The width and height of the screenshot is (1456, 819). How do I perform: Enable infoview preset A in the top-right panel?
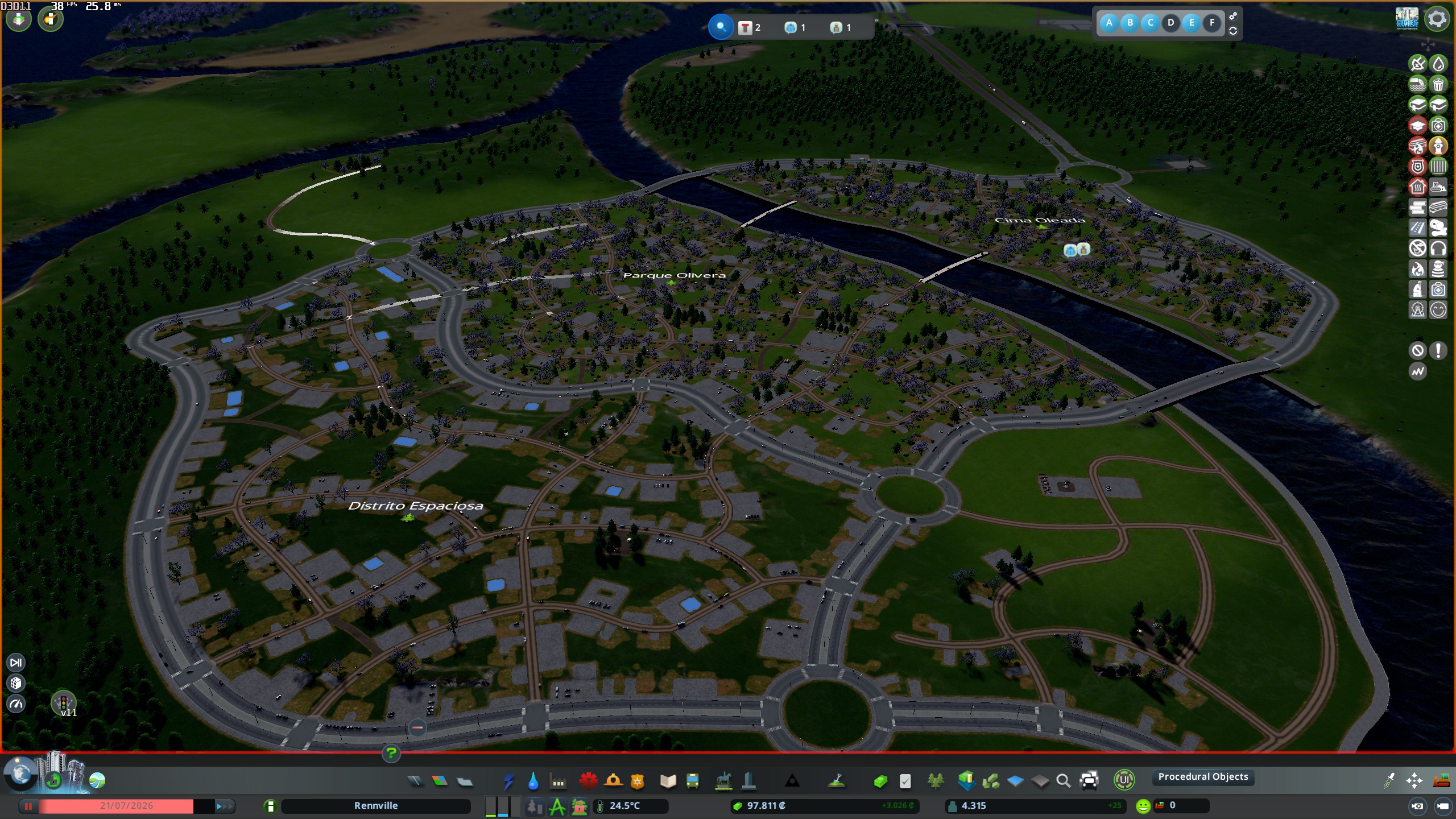coord(1110,23)
